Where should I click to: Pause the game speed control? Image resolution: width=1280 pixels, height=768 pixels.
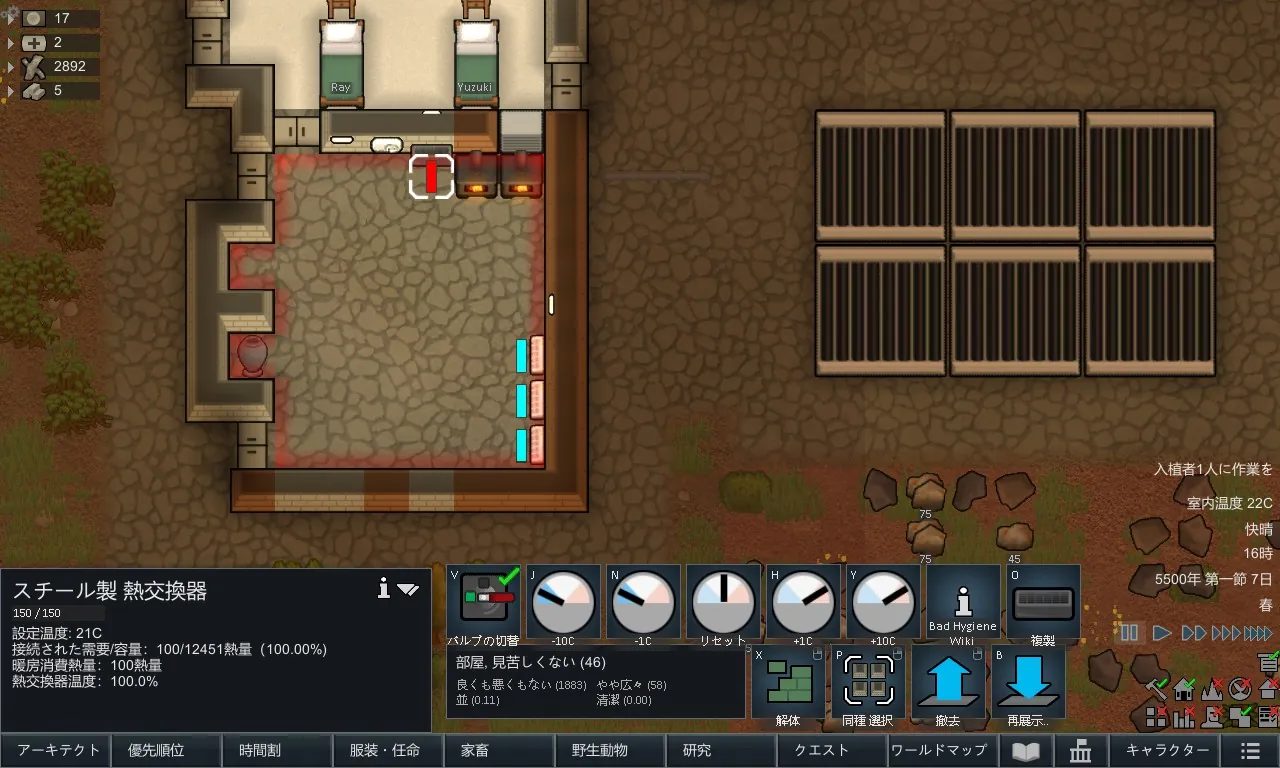[x=1130, y=632]
